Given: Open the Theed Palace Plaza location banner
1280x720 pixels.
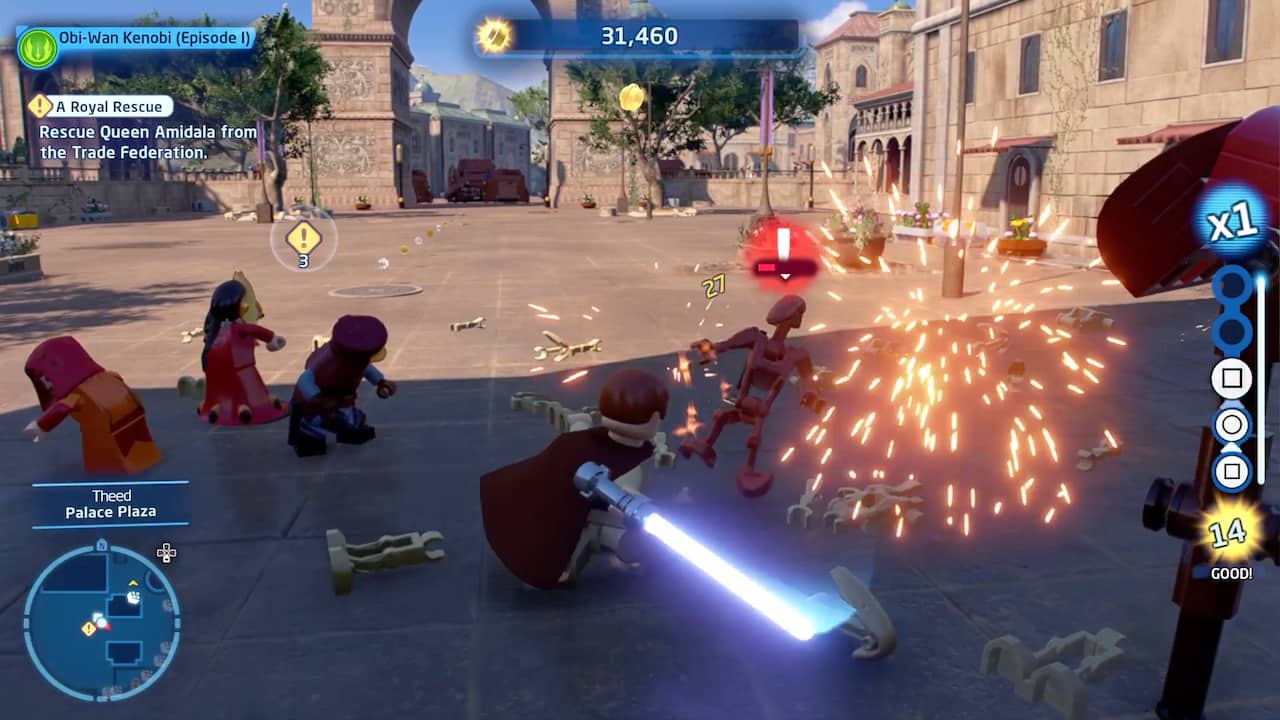Looking at the screenshot, I should [111, 503].
